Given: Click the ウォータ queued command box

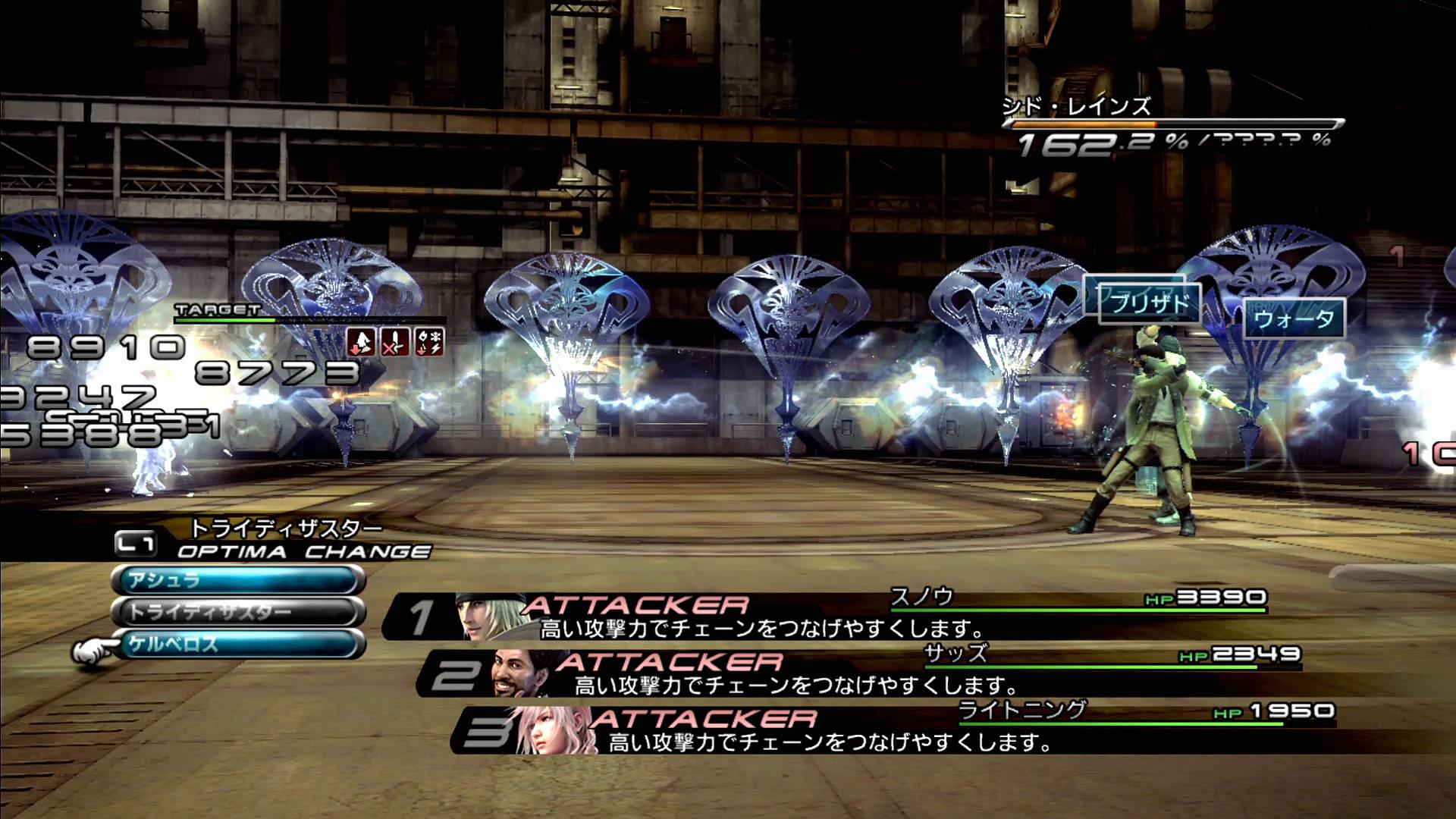Looking at the screenshot, I should point(1294,319).
